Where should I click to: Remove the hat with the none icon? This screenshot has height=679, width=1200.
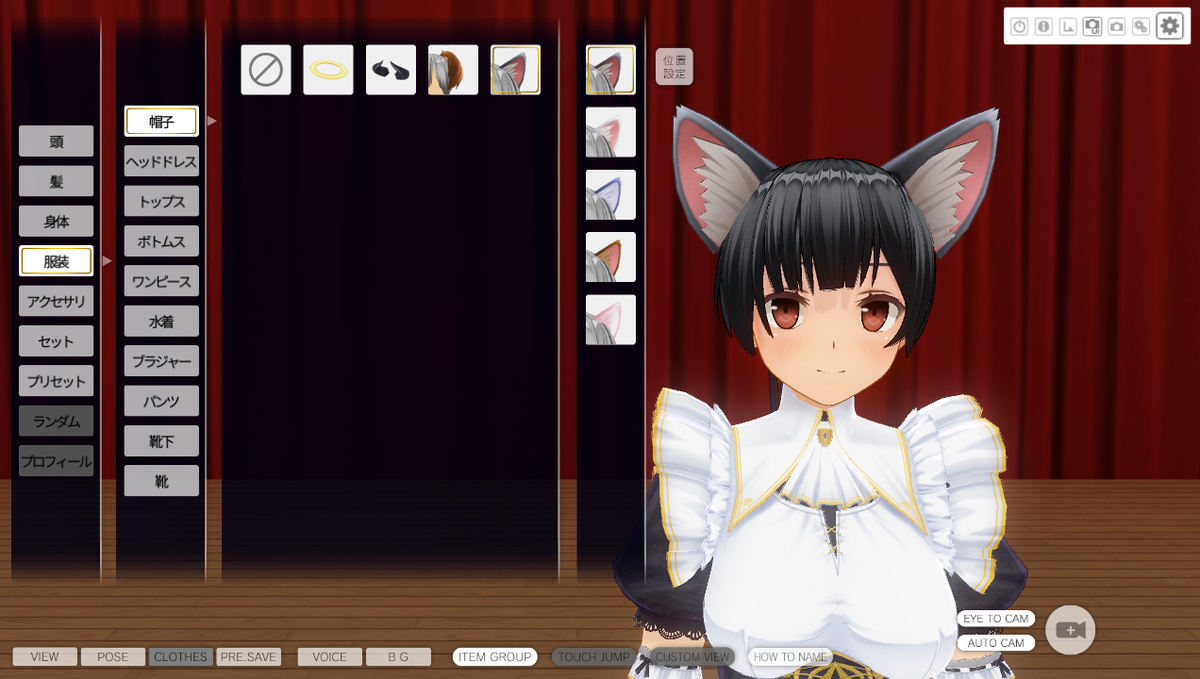266,70
